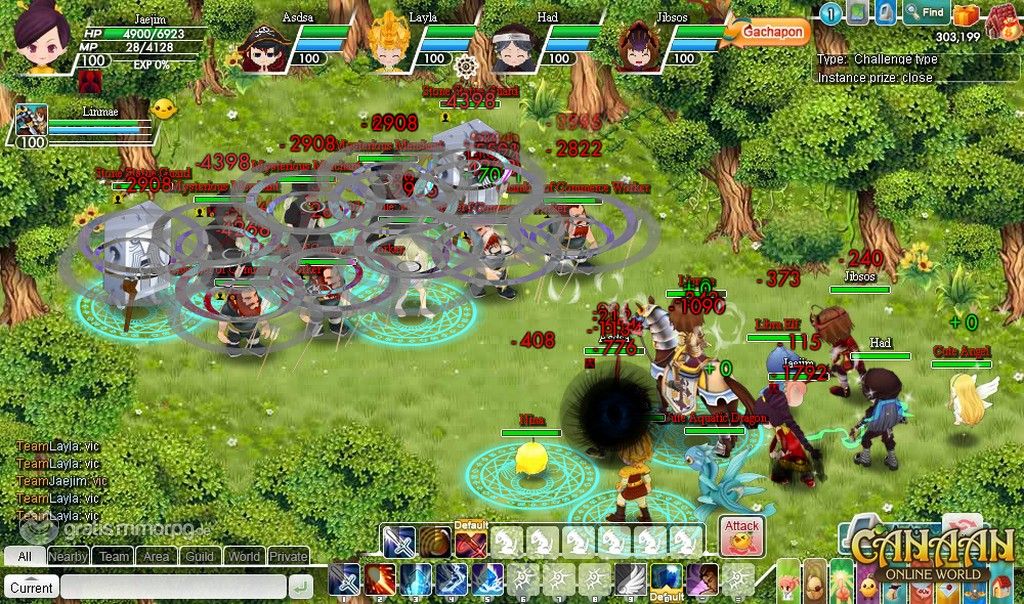This screenshot has width=1024, height=604.
Task: Switch to the Guild chat tab
Action: (200, 556)
